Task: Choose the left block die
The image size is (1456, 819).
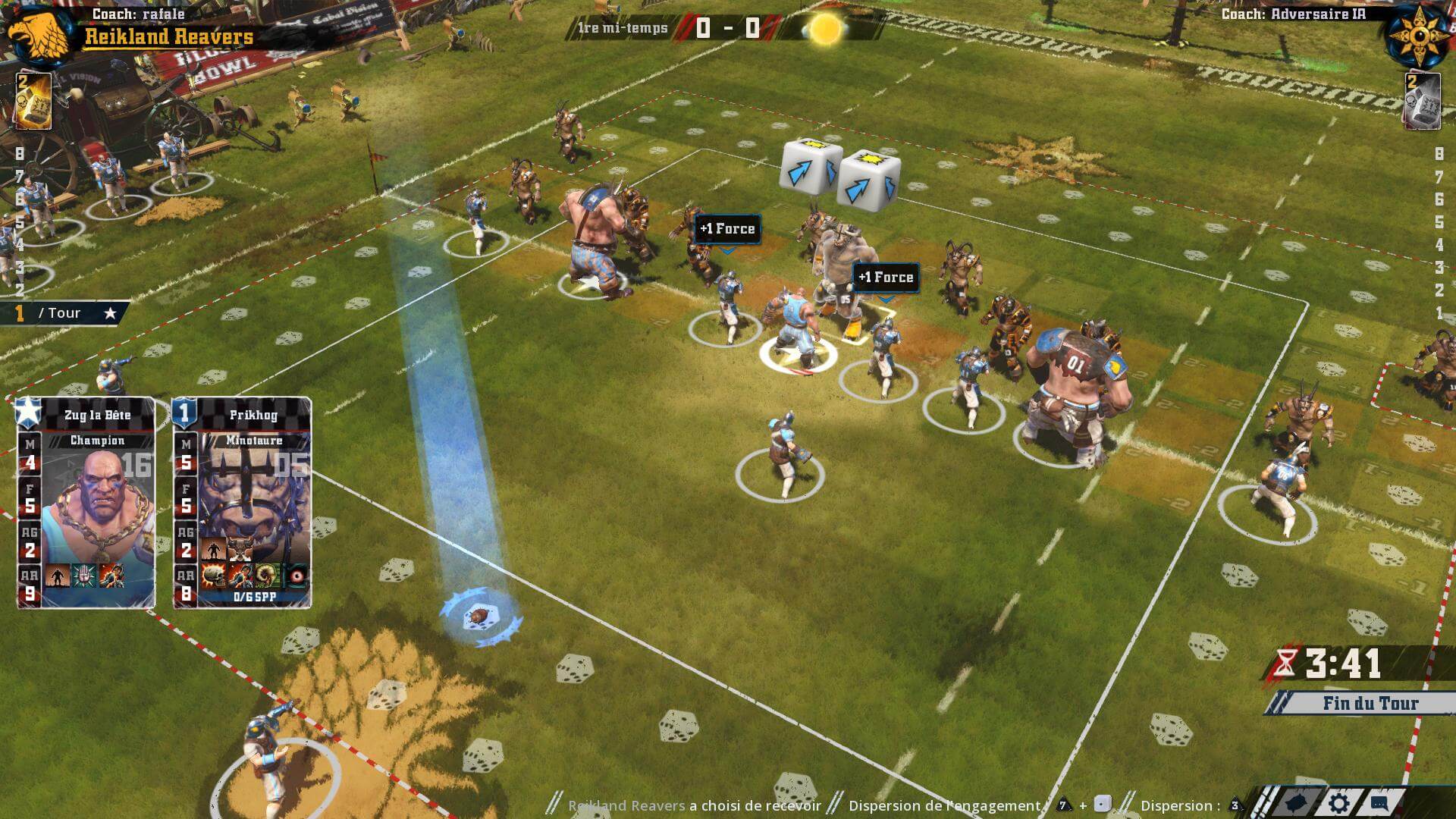Action: coord(809,165)
